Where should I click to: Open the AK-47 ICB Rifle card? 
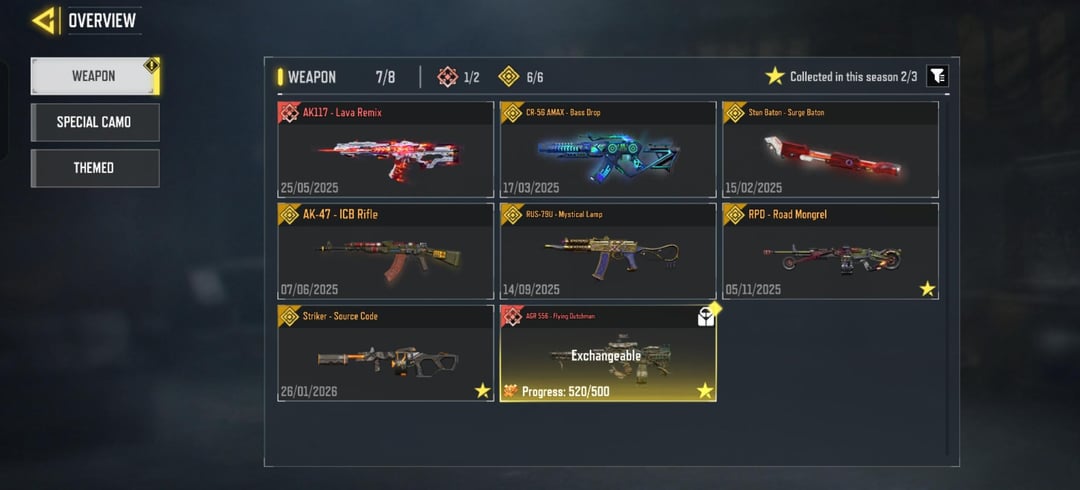pos(385,252)
